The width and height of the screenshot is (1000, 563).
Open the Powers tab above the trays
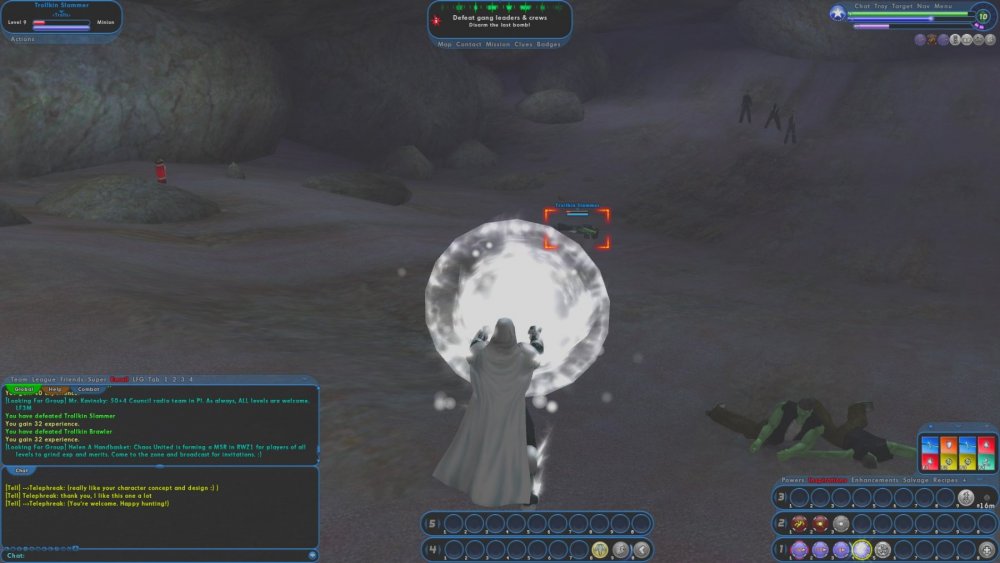793,480
